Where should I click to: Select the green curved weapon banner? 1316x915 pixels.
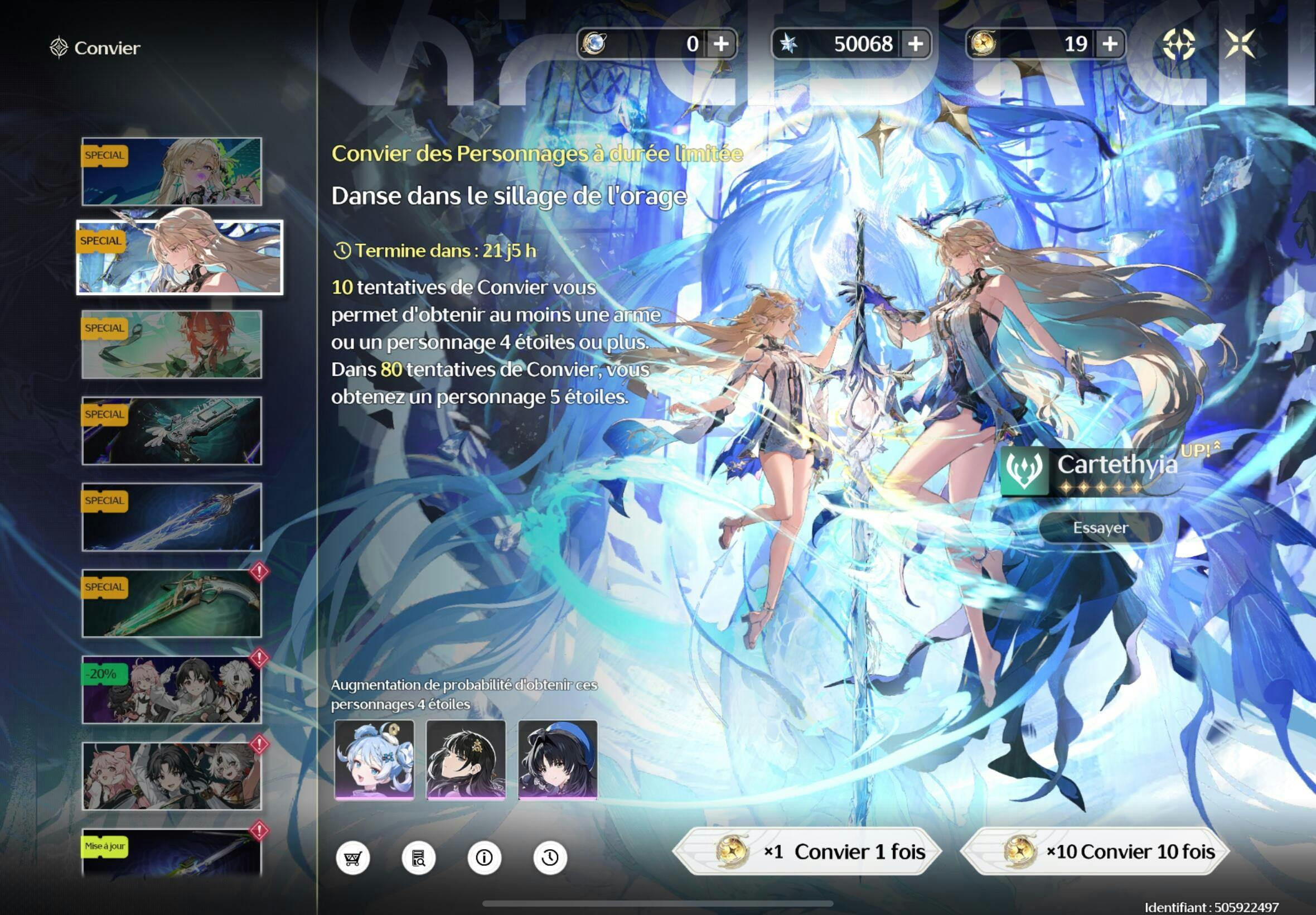click(x=172, y=603)
